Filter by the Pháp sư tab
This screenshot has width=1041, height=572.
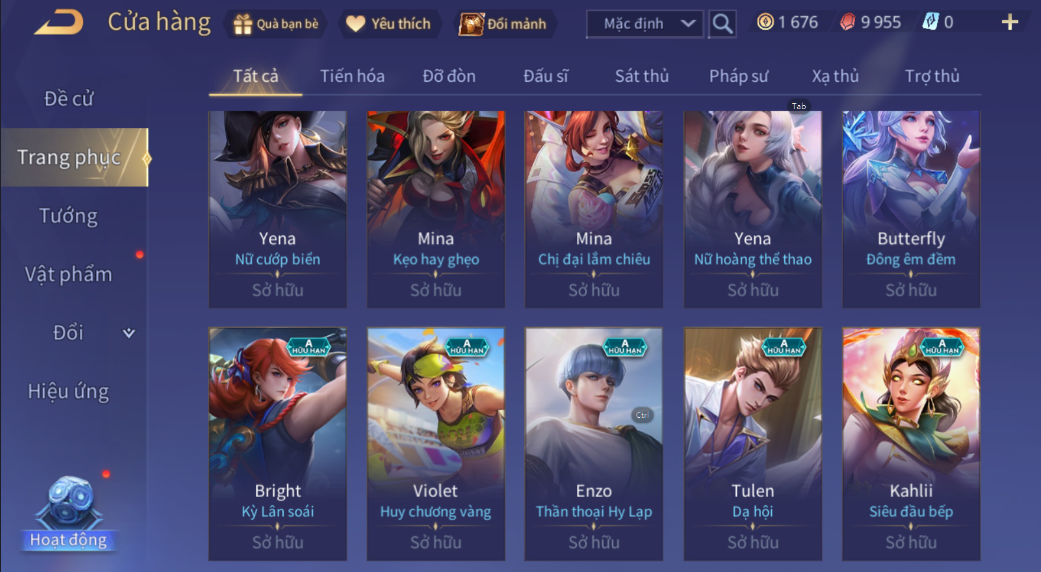739,76
